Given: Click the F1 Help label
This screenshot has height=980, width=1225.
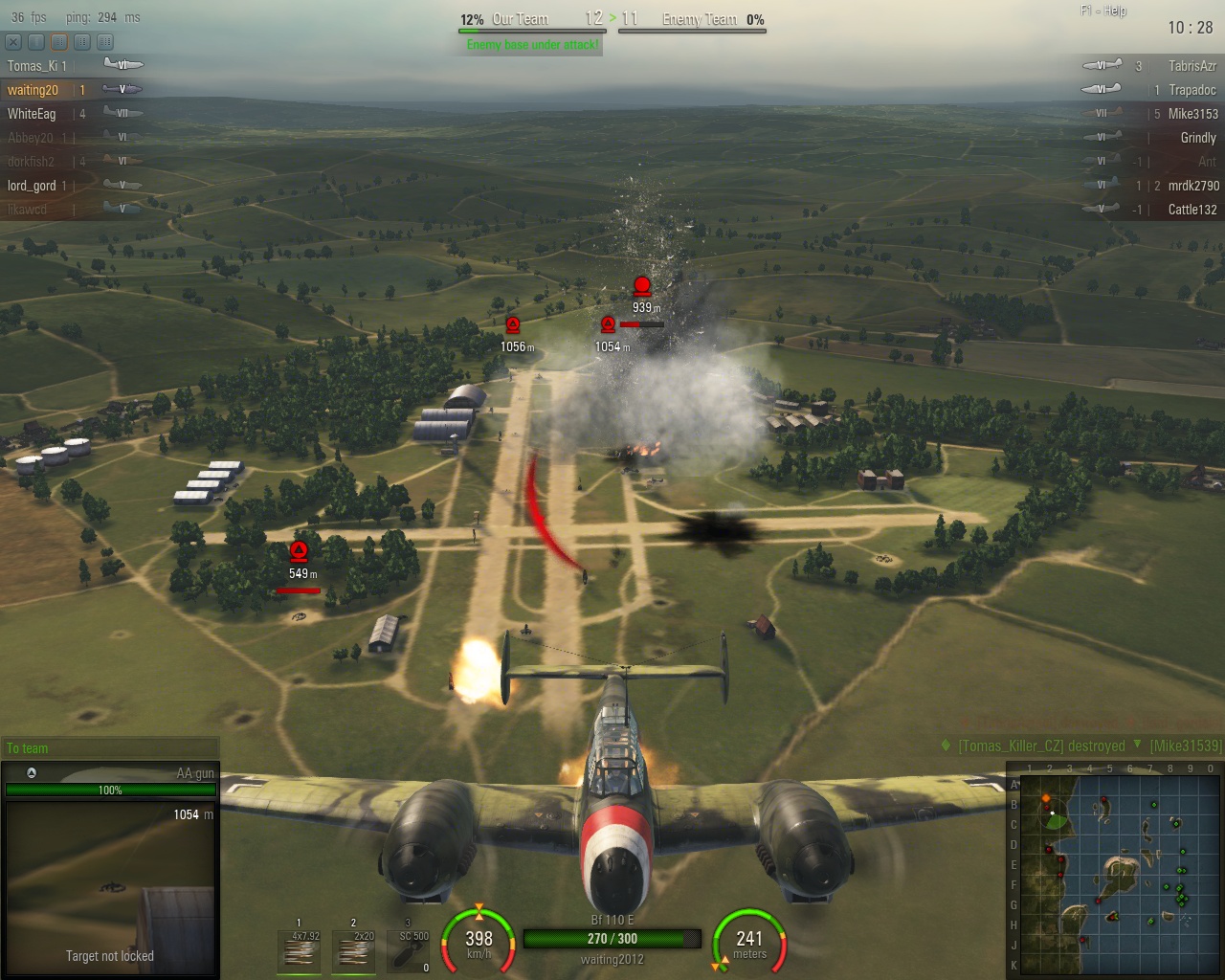Looking at the screenshot, I should point(1103,11).
